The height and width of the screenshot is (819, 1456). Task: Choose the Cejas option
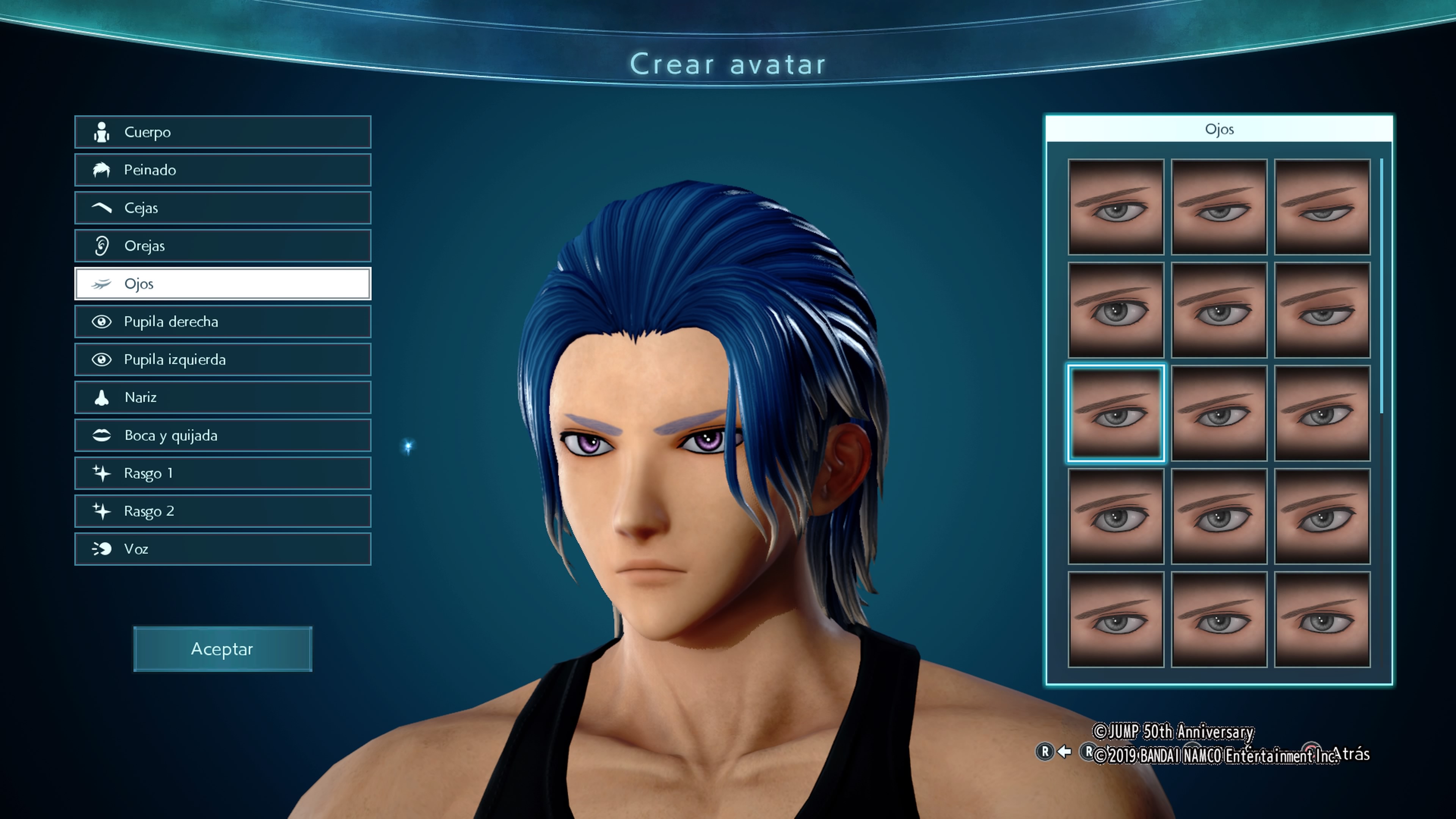pos(222,208)
